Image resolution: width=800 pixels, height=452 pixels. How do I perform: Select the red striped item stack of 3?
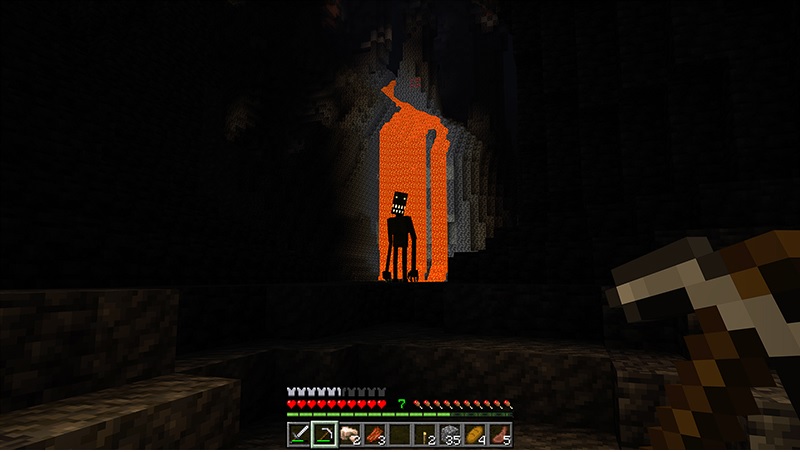coord(374,434)
